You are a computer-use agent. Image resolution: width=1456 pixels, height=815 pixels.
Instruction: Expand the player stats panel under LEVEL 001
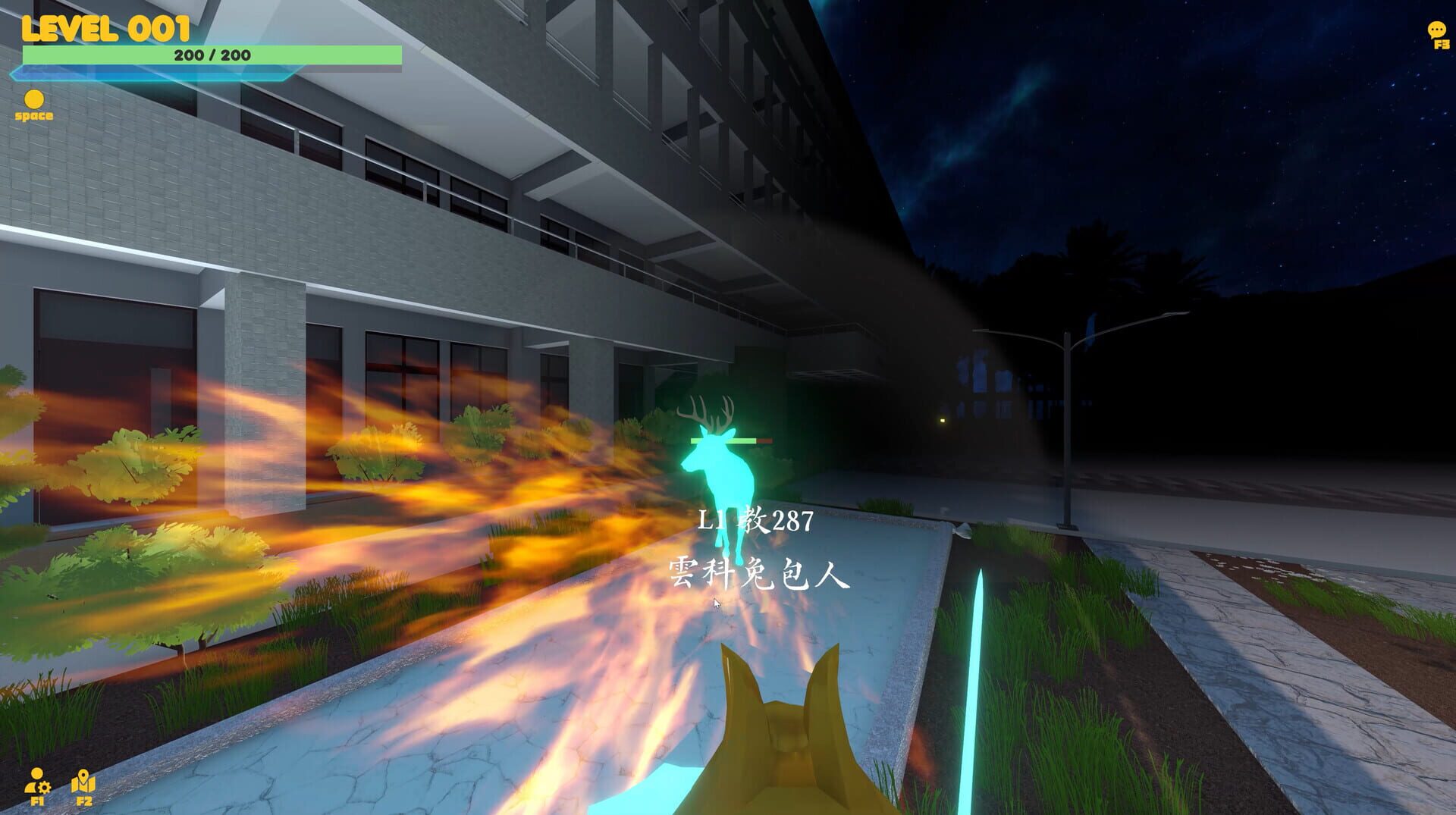click(x=211, y=54)
